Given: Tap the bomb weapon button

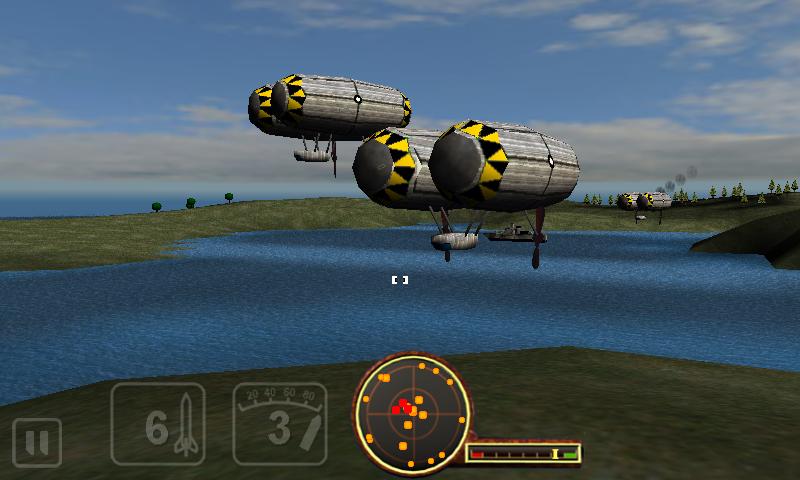Looking at the screenshot, I should [280, 425].
